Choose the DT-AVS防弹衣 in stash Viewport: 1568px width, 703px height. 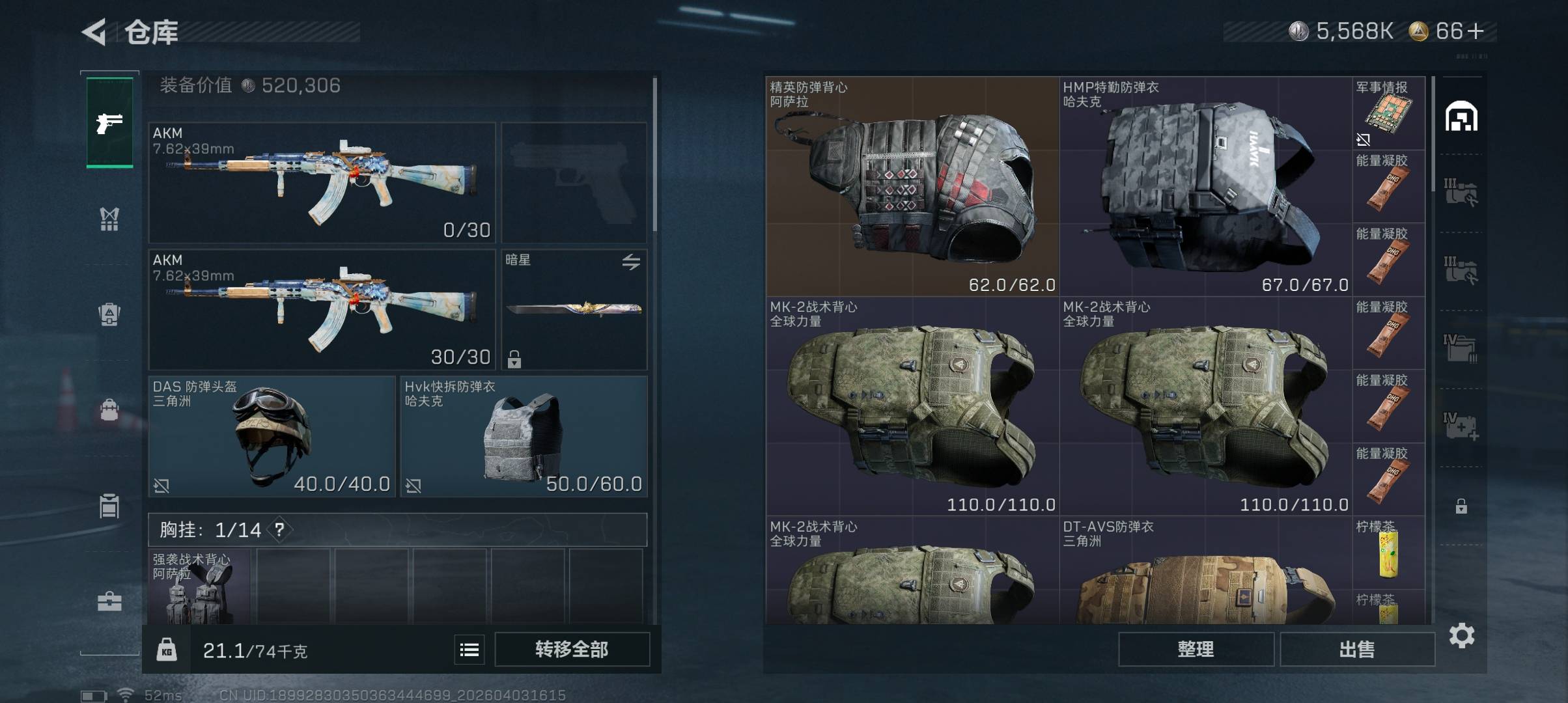coord(1205,572)
